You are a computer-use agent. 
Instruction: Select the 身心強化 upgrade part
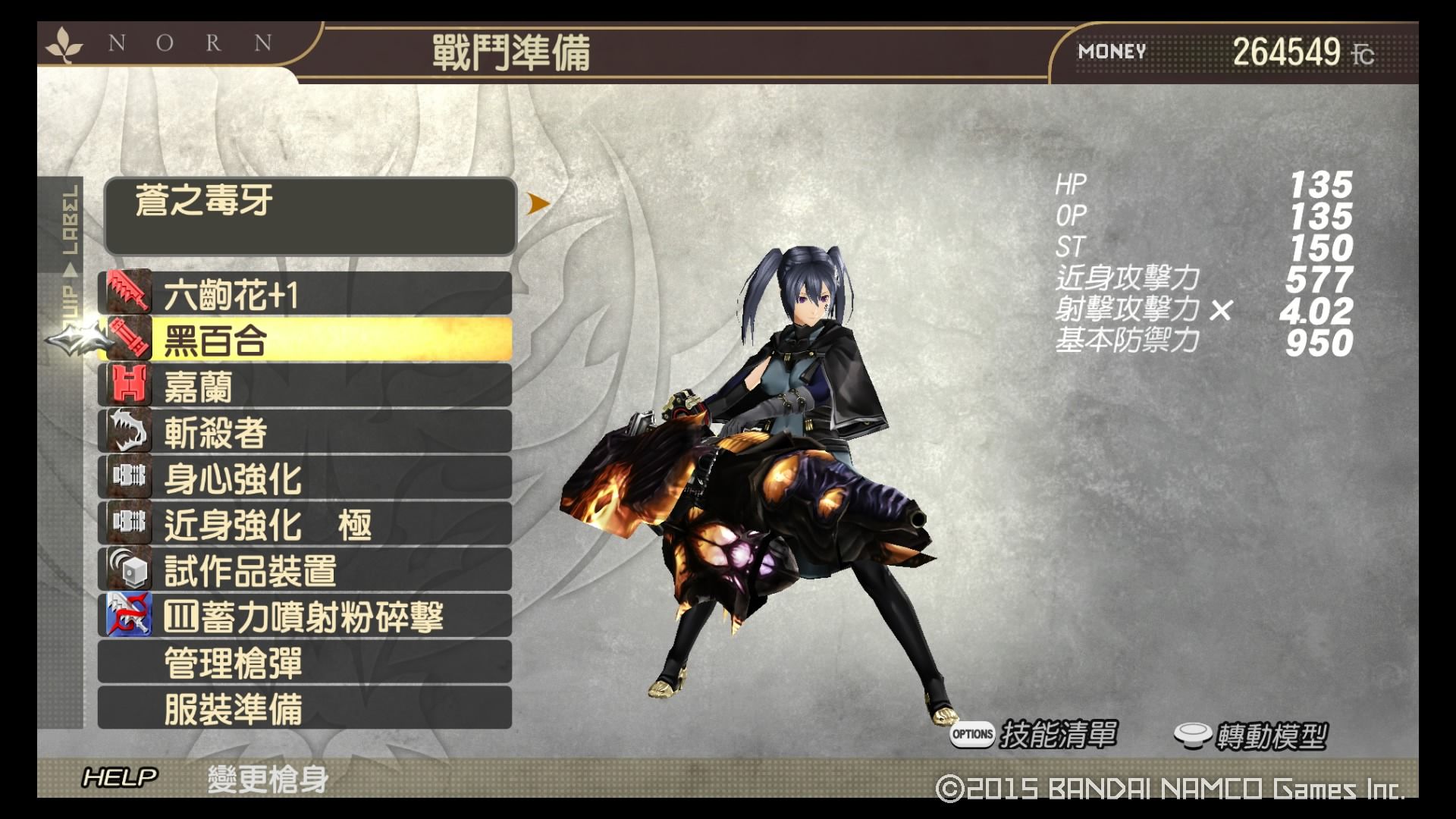coord(305,479)
